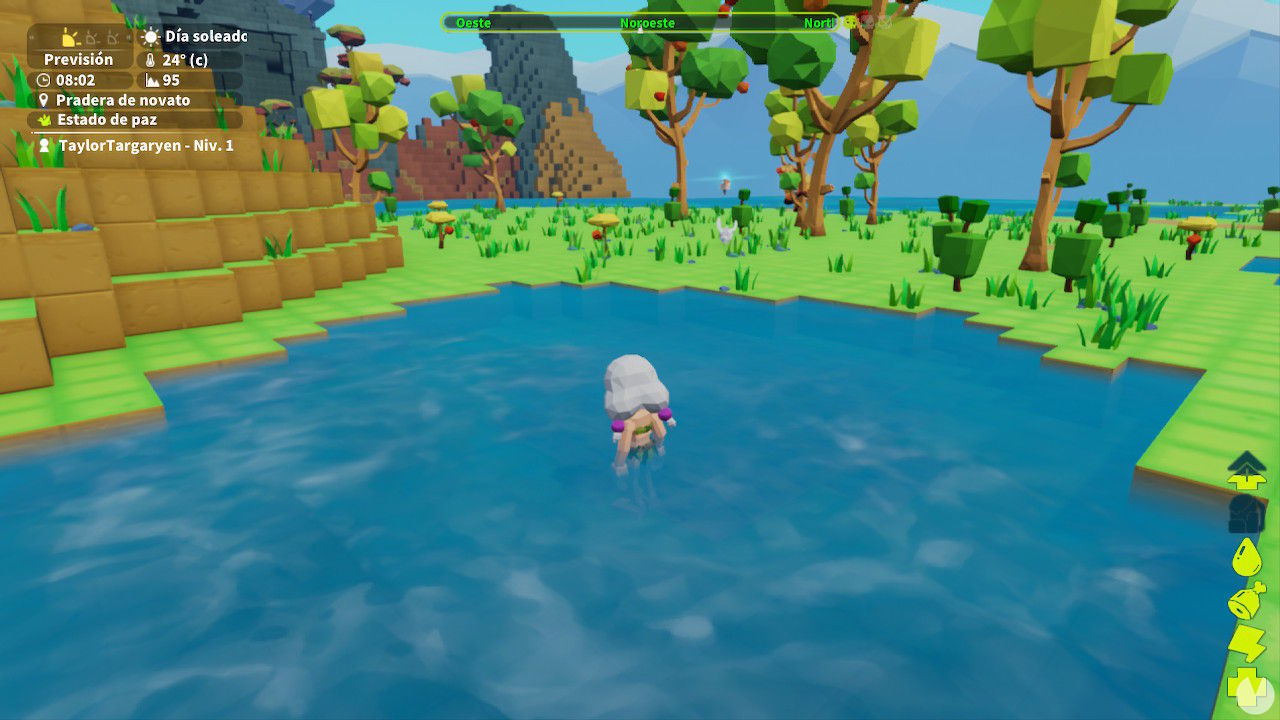Click the leaf icon on Estado de paz
1280x720 pixels.
pyautogui.click(x=44, y=120)
